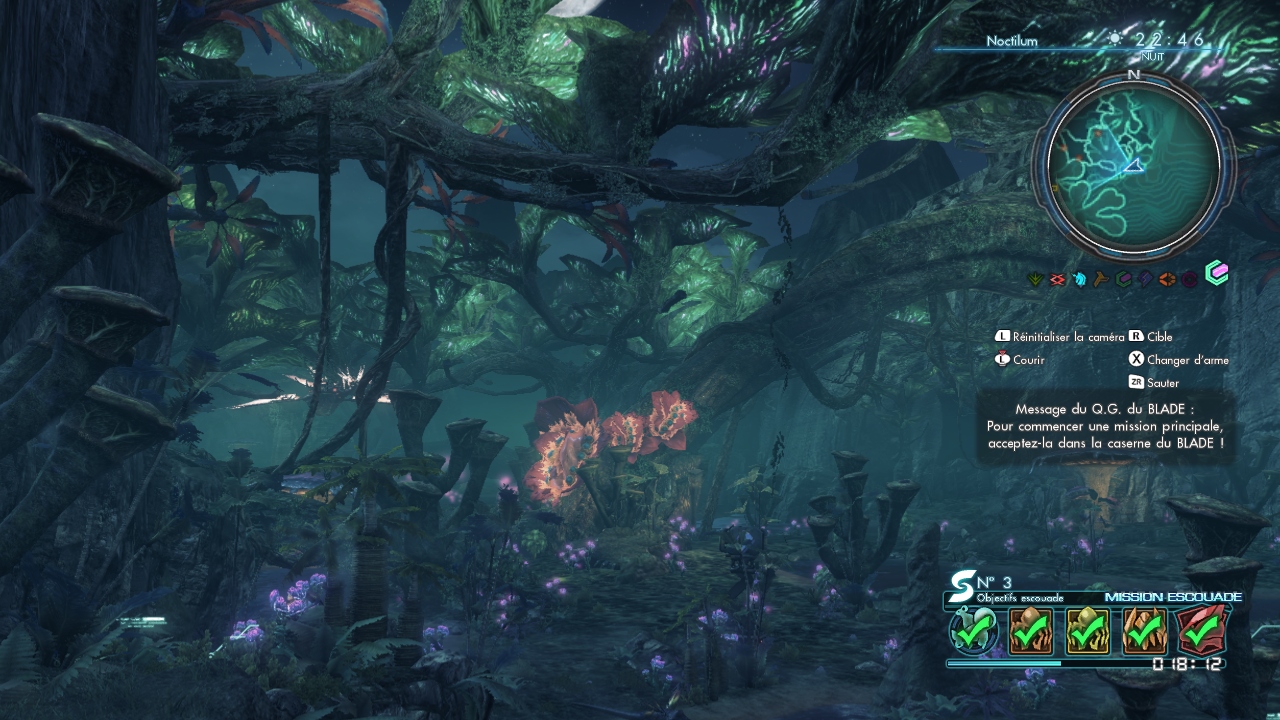The image size is (1280, 720).
Task: Select the round teal creature squad objective
Action: [973, 632]
